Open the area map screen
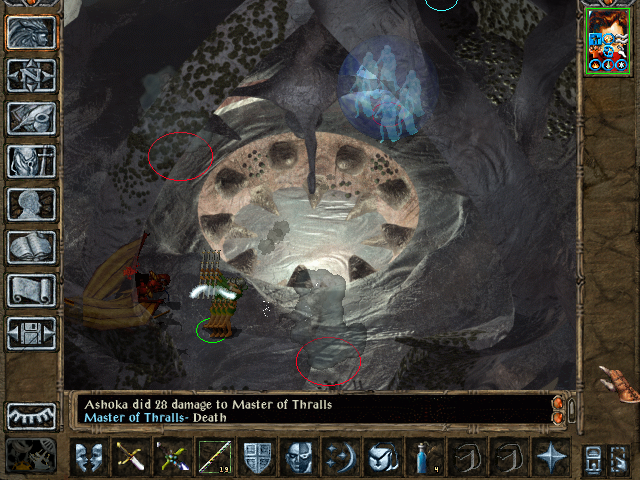The image size is (640, 480). 31,75
